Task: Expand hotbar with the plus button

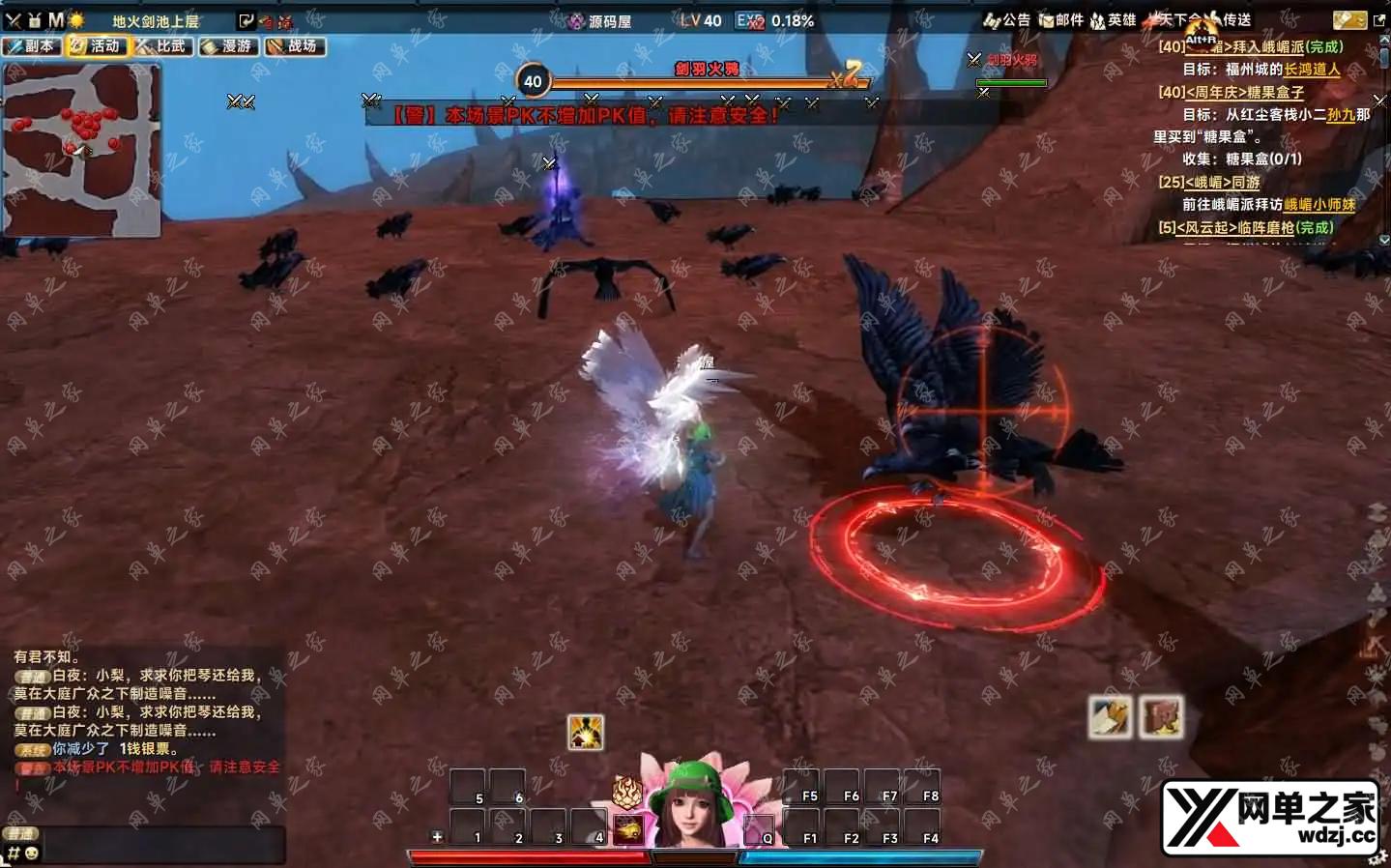Action: tap(437, 837)
